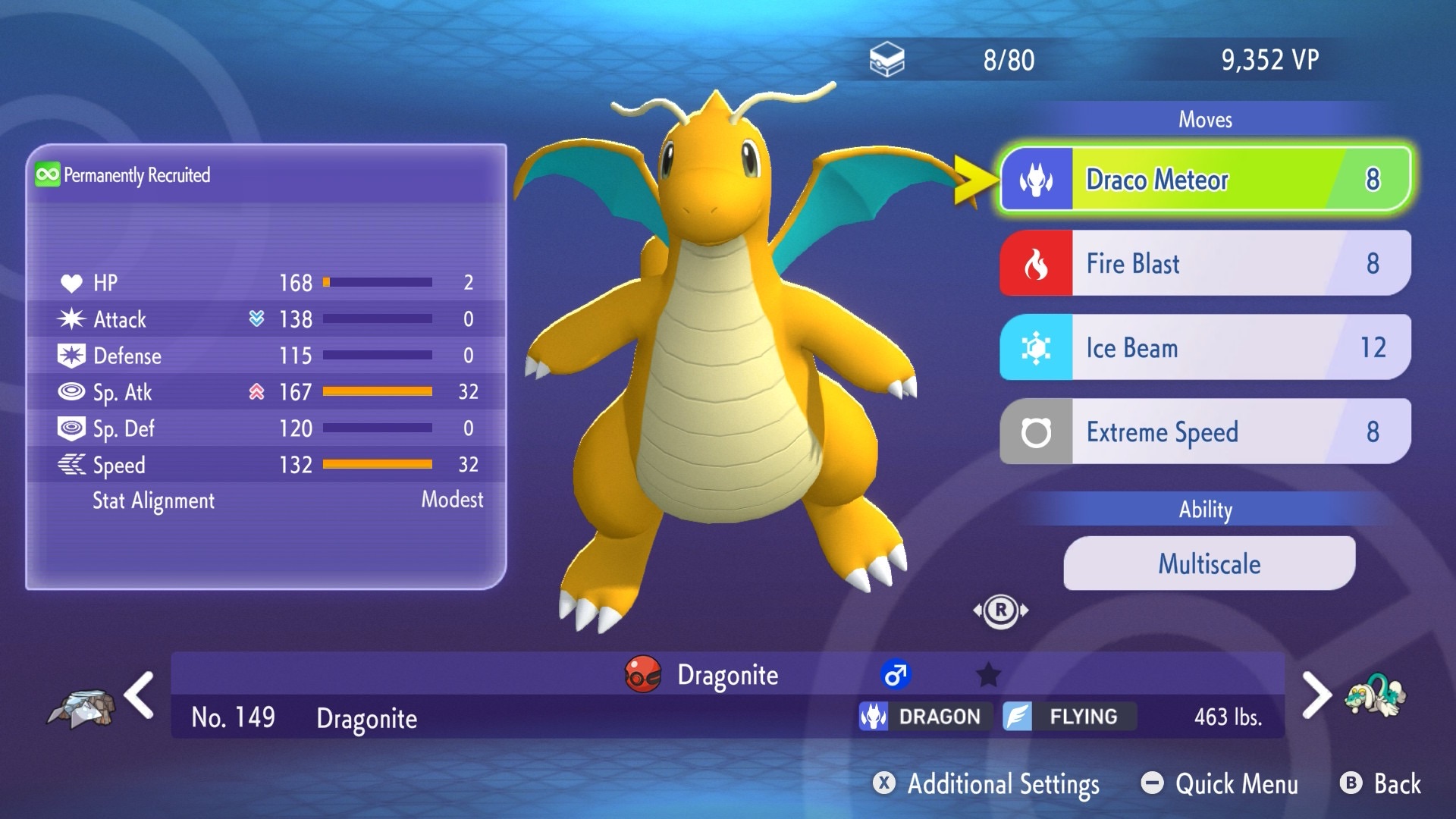Select the HP stat row
This screenshot has width=1456, height=819.
coord(265,283)
